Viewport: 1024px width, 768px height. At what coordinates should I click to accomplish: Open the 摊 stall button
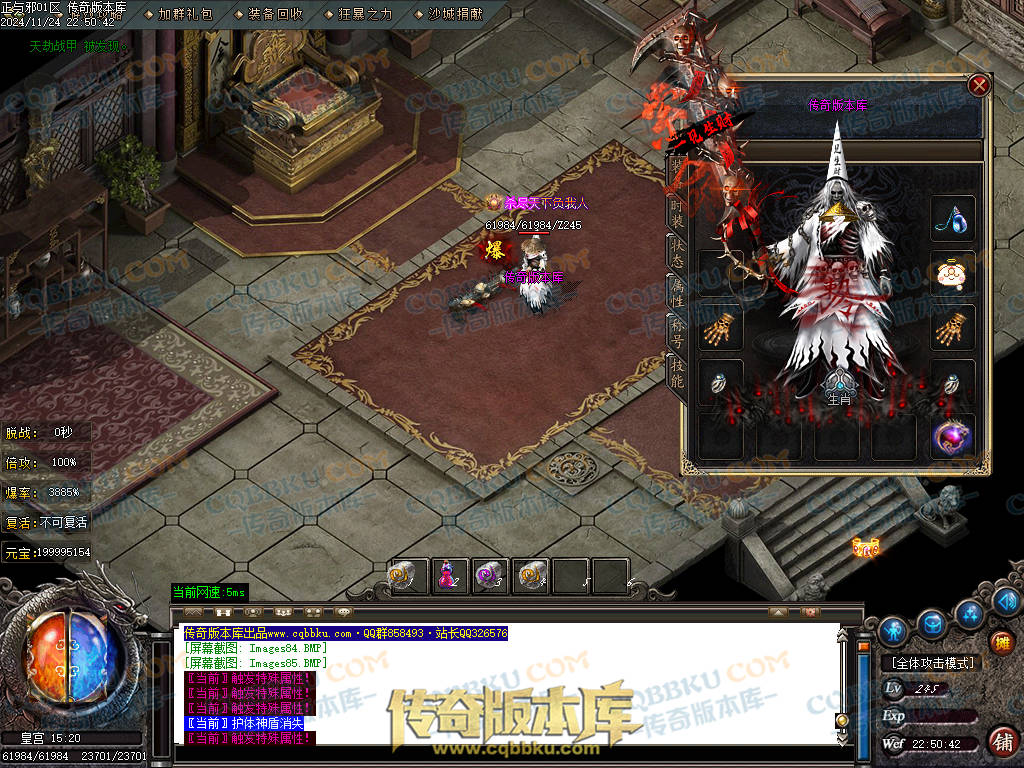click(x=1001, y=642)
